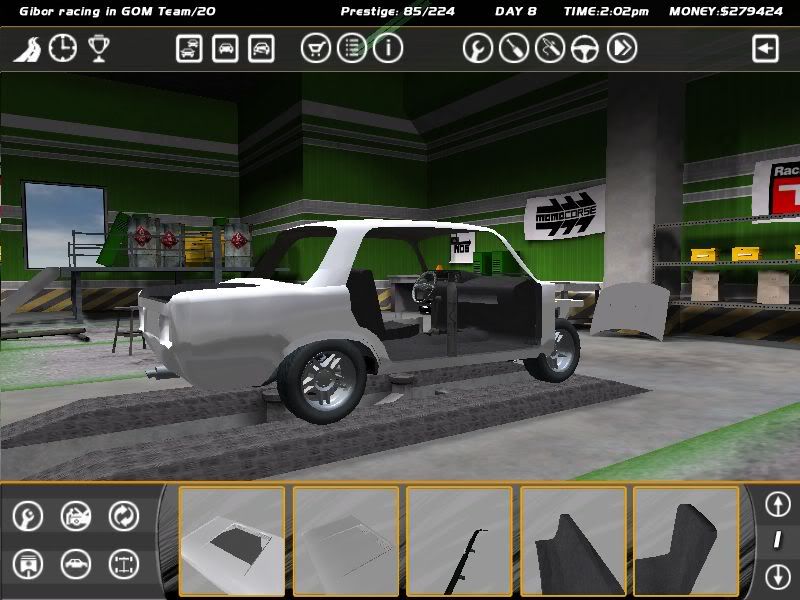
Task: Open the engine piston parts category
Action: (27, 564)
